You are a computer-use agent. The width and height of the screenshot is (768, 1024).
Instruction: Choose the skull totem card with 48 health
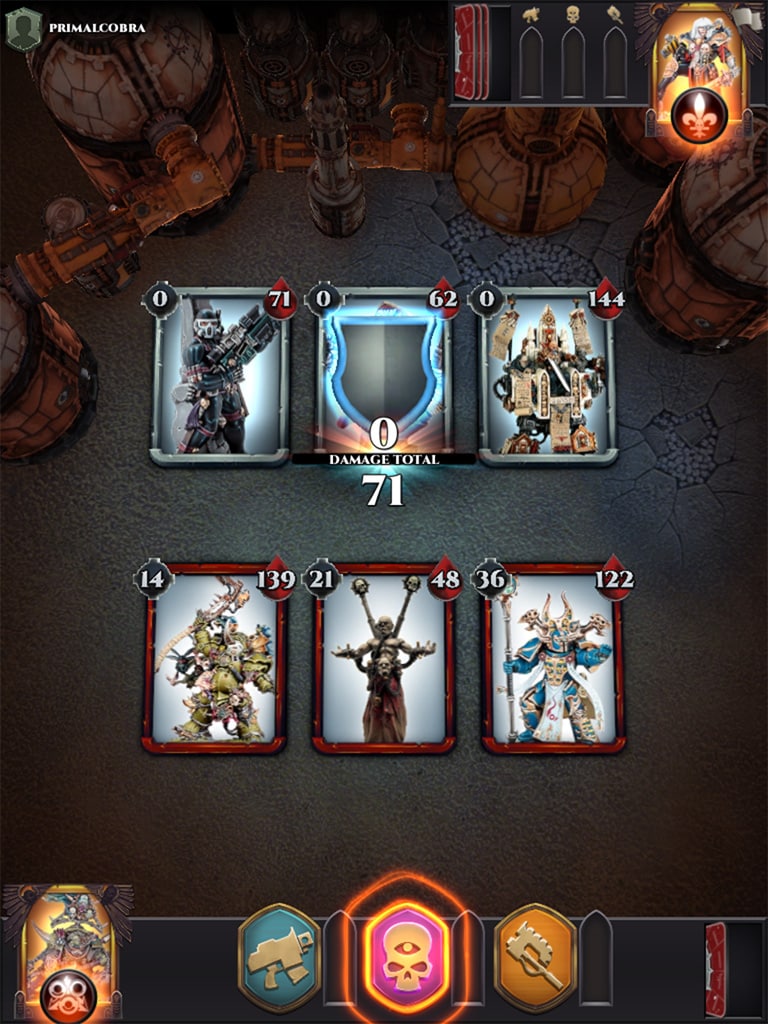(384, 658)
